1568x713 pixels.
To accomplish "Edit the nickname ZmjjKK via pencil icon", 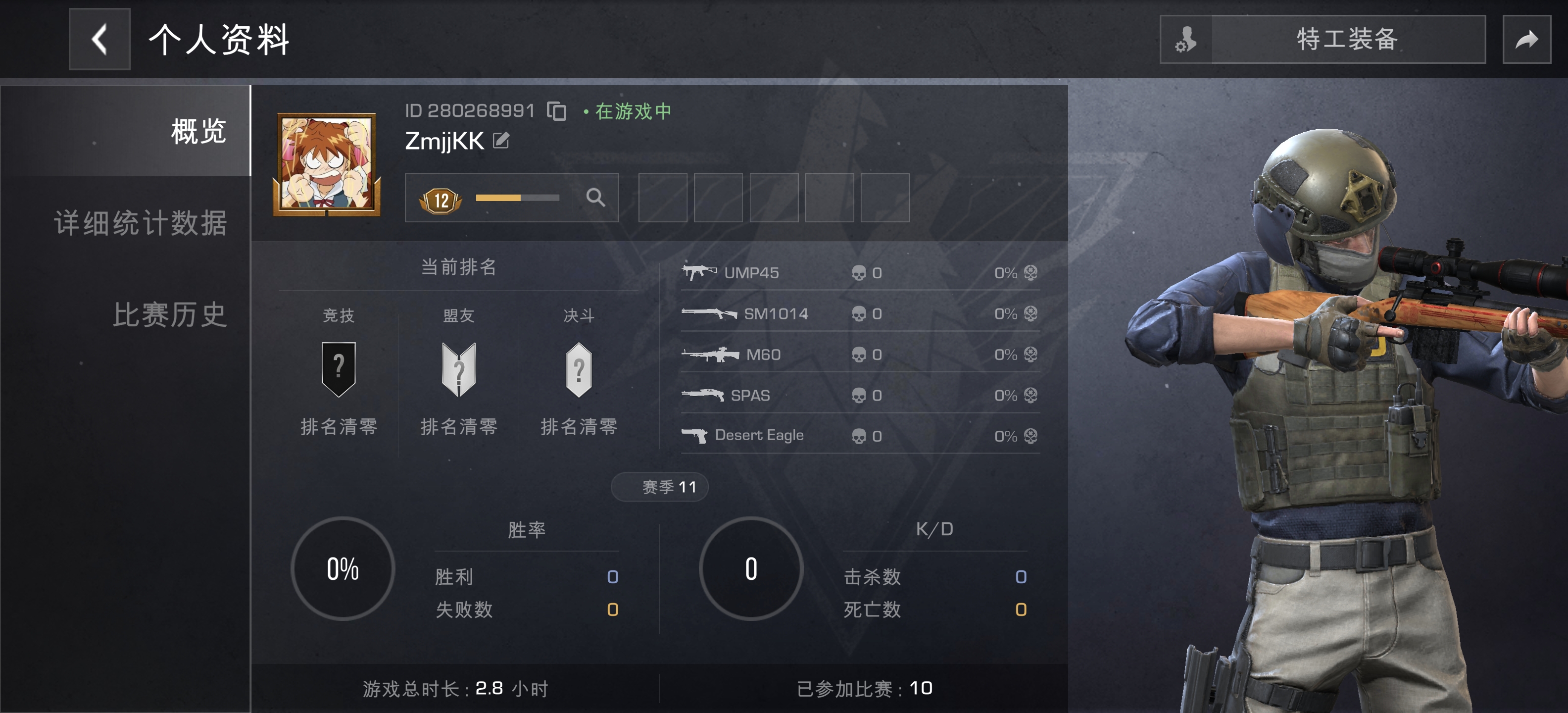I will 500,140.
